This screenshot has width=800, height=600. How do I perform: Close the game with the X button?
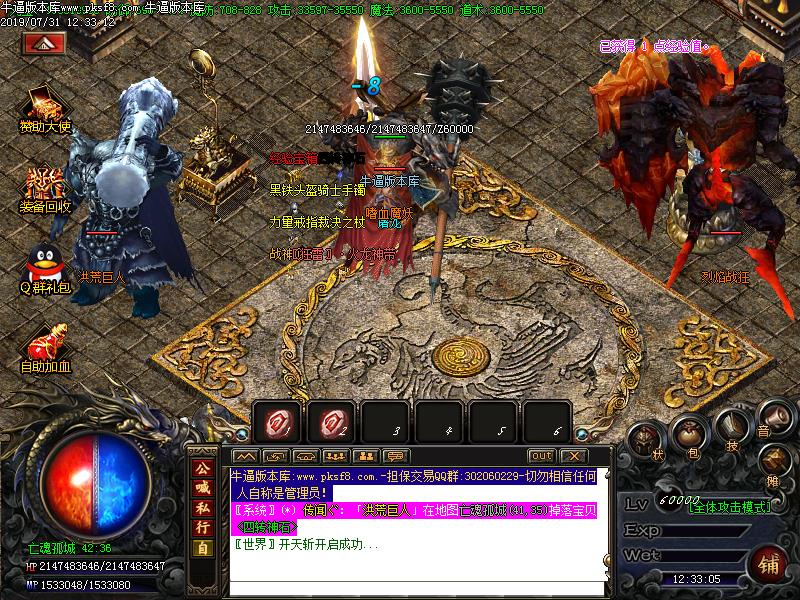tap(573, 456)
